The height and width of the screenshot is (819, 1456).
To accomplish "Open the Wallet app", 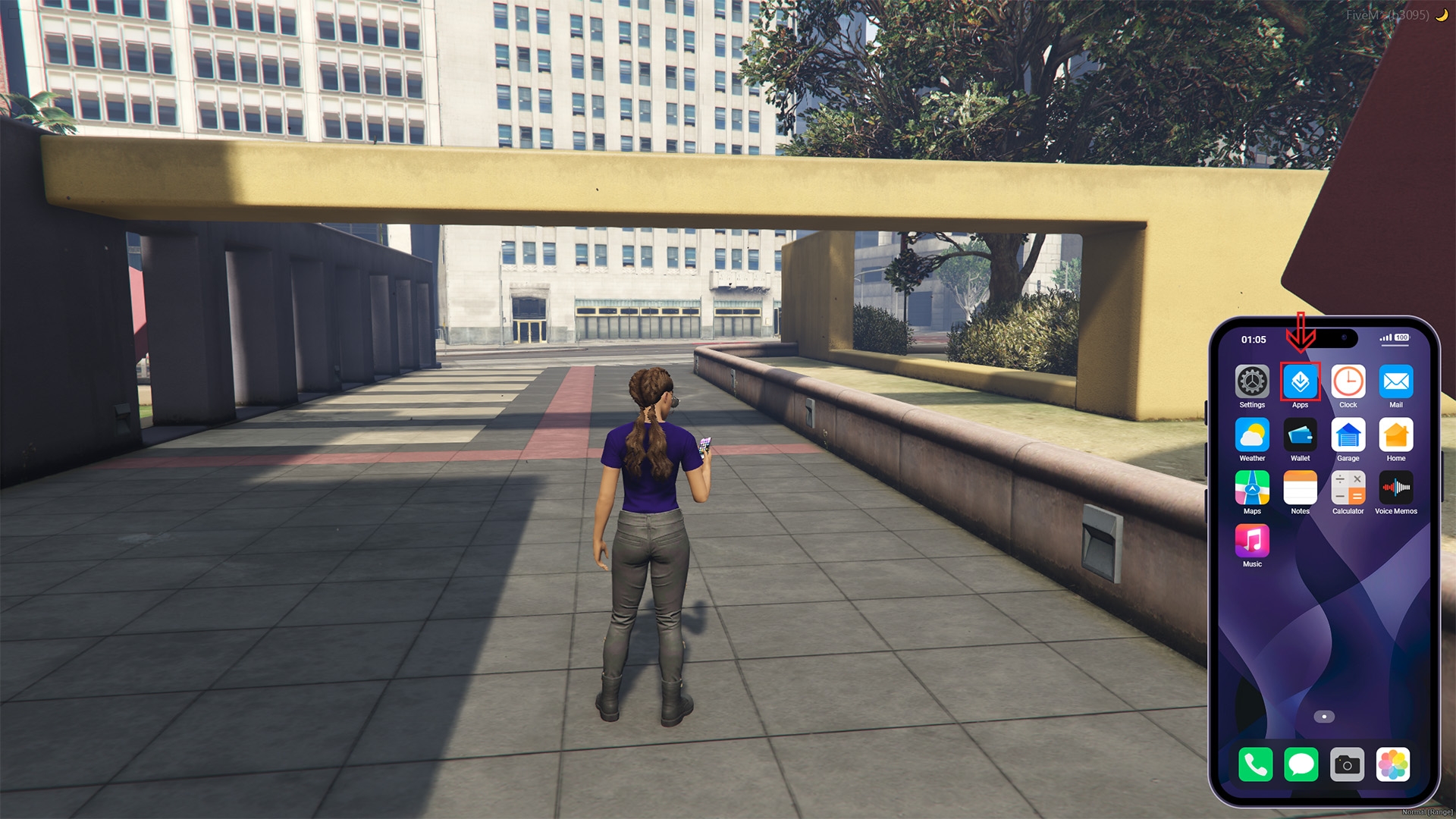I will 1300,435.
